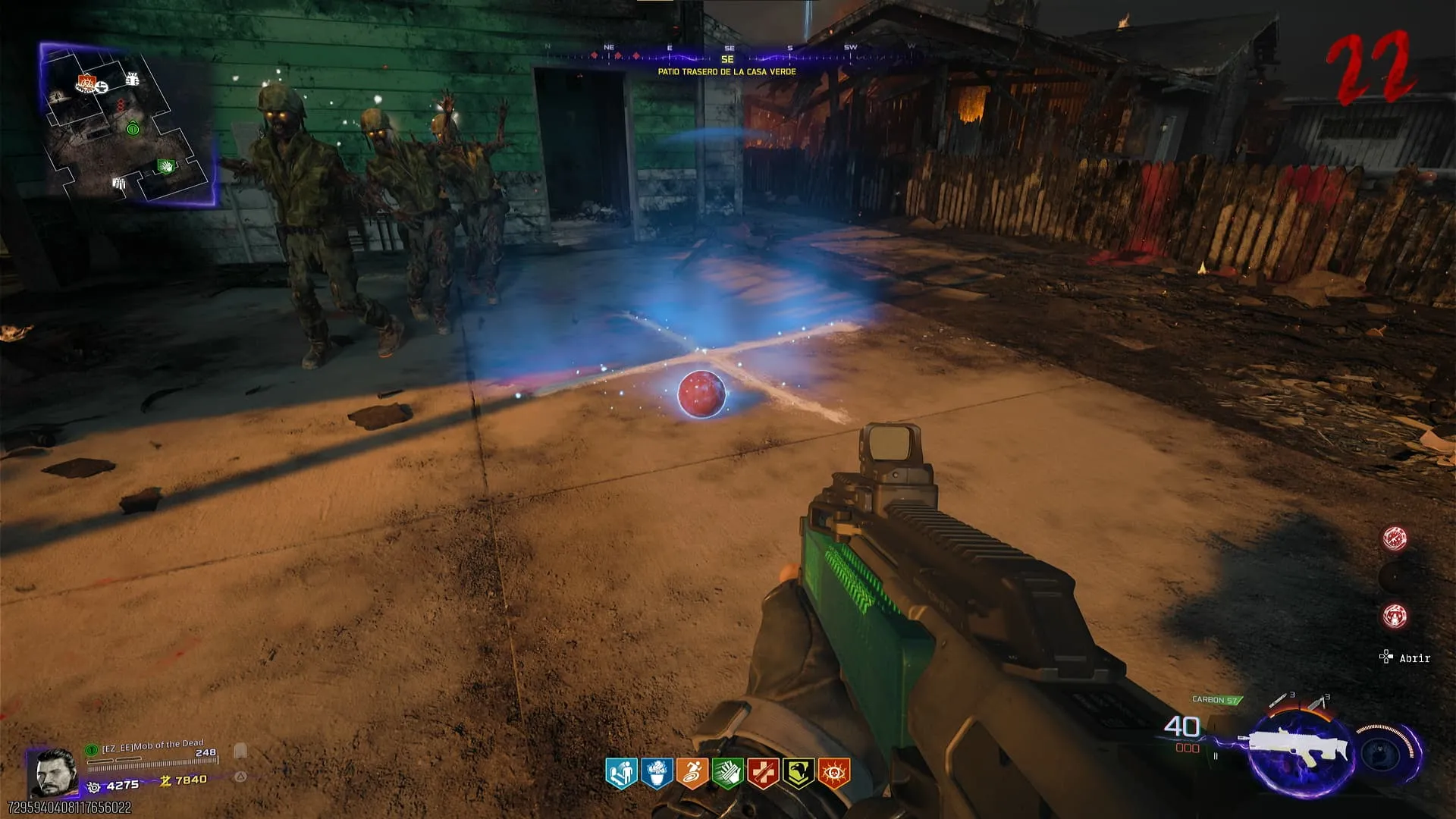Viewport: 1456px width, 819px height.
Task: Activate the orange running-man perk icon
Action: [692, 773]
